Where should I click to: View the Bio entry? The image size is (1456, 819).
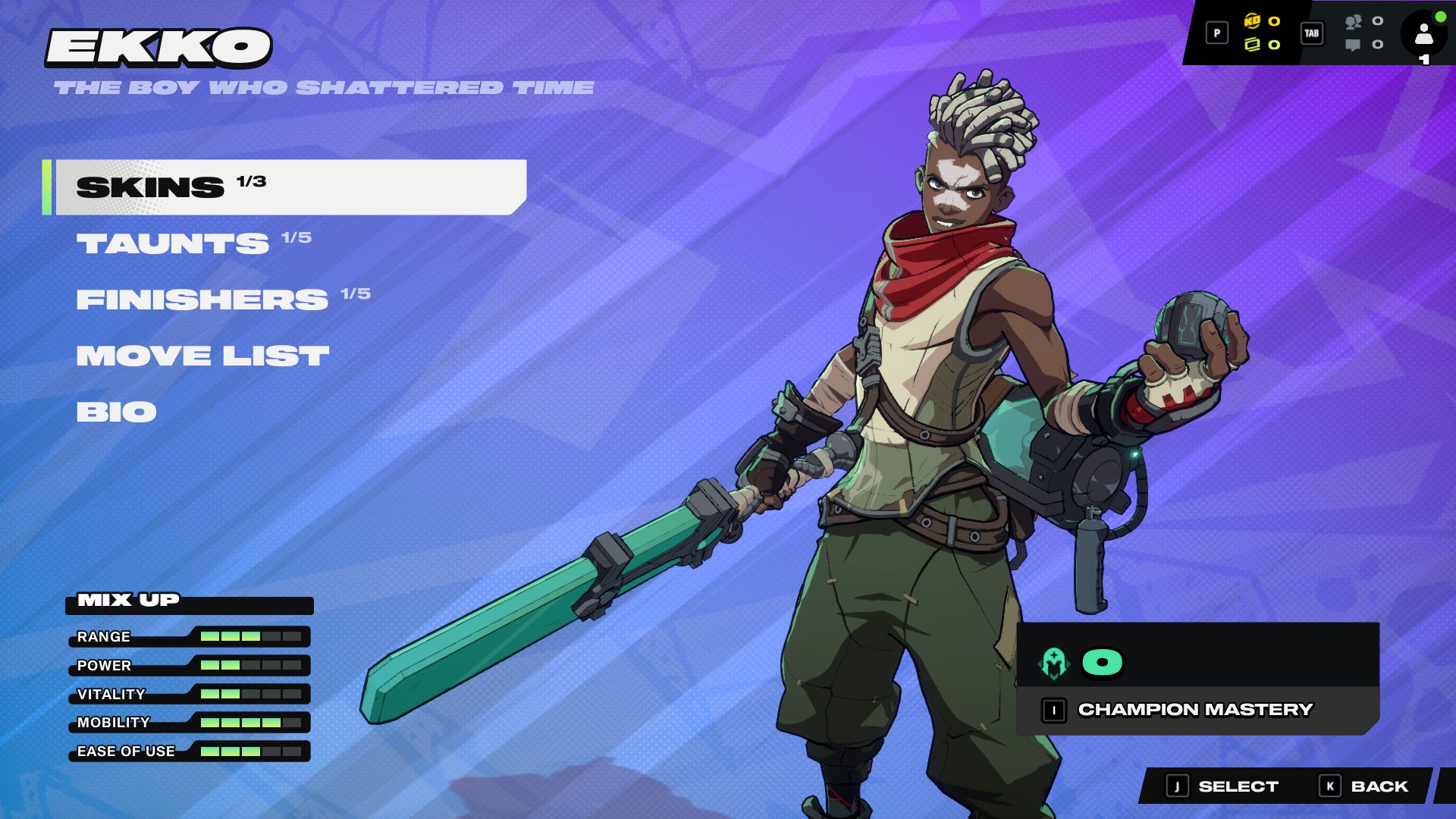click(x=116, y=412)
